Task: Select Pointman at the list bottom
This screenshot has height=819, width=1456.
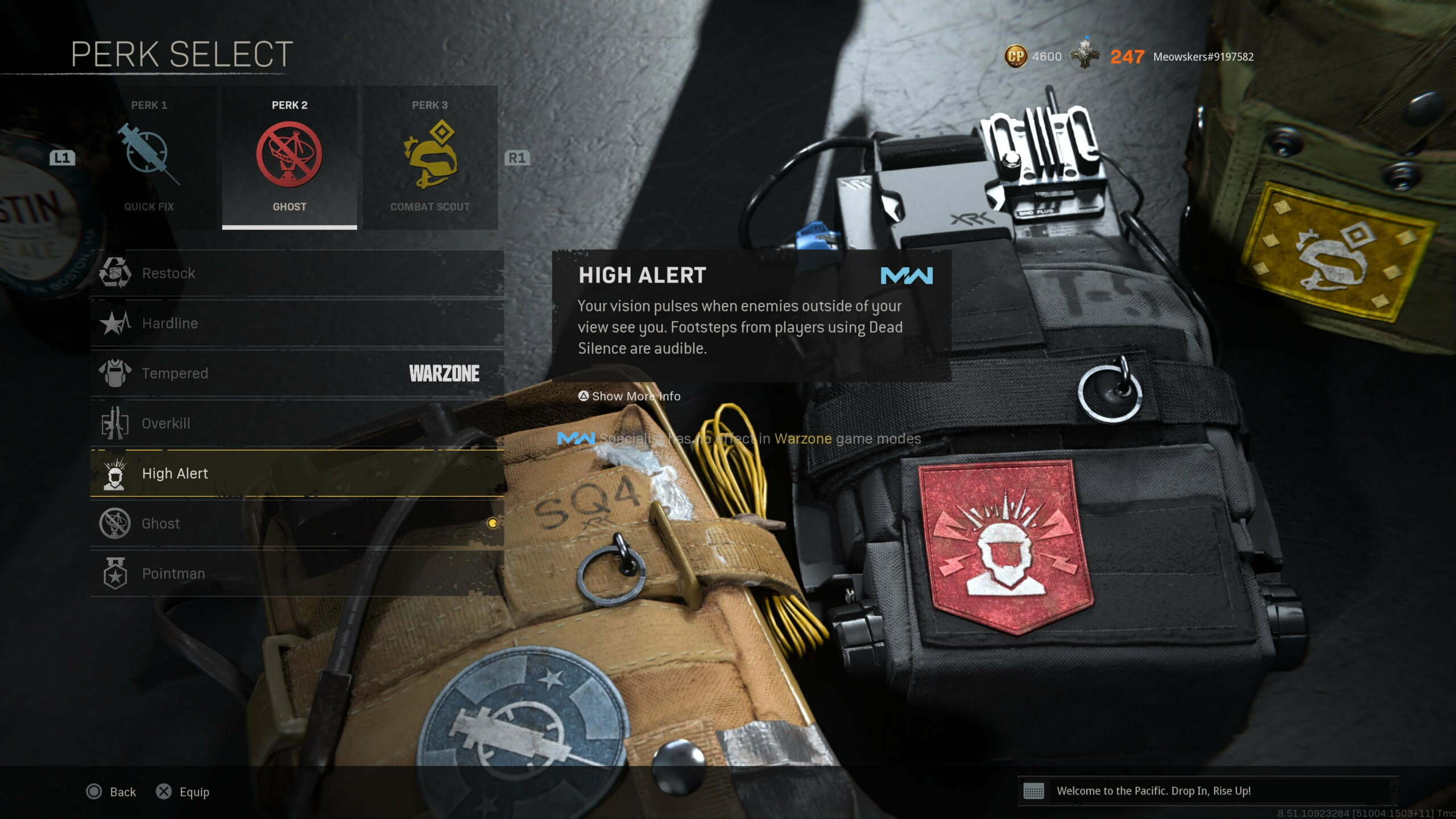Action: pyautogui.click(x=297, y=574)
